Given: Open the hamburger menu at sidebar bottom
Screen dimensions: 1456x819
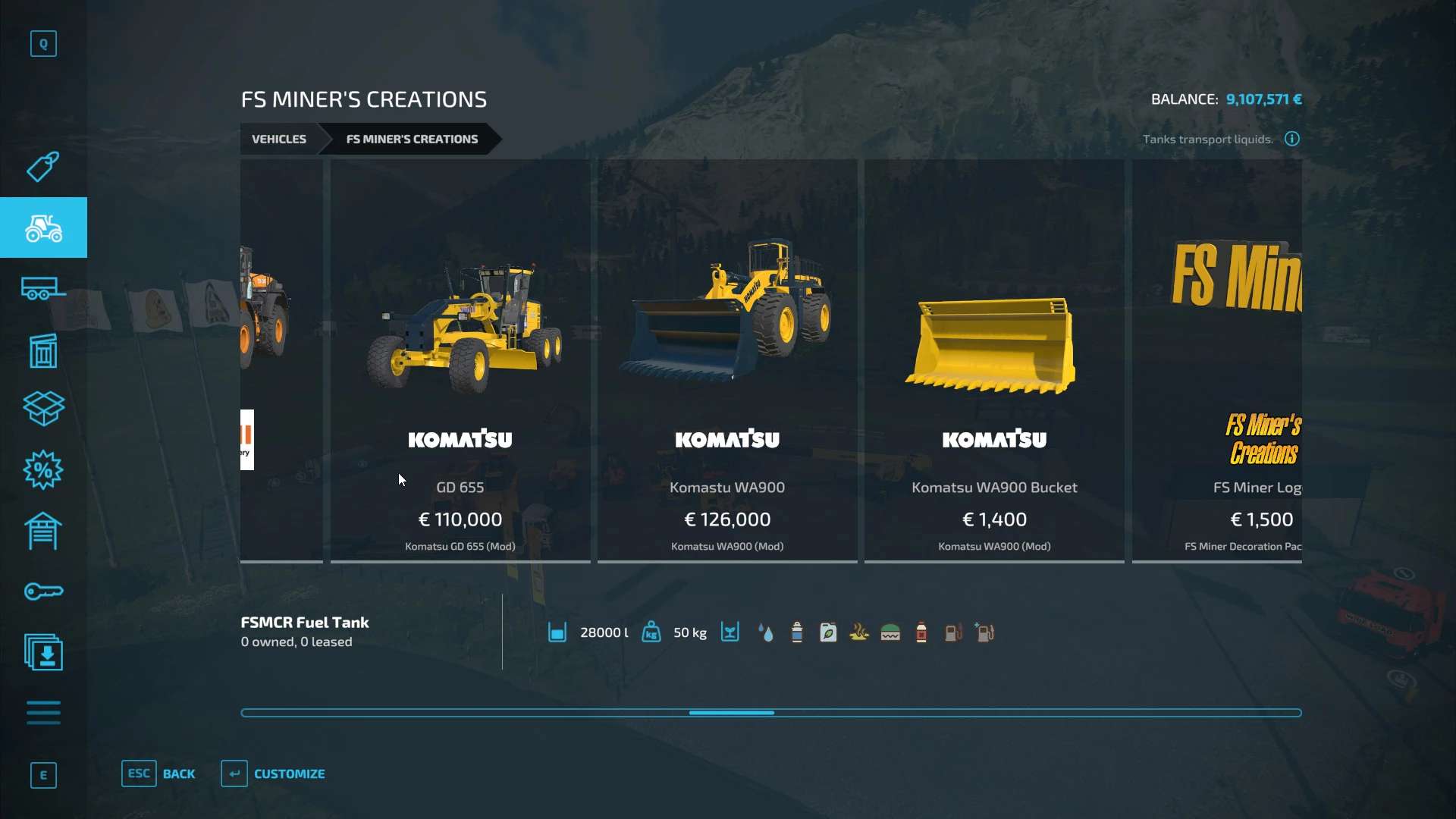Looking at the screenshot, I should click(x=43, y=713).
